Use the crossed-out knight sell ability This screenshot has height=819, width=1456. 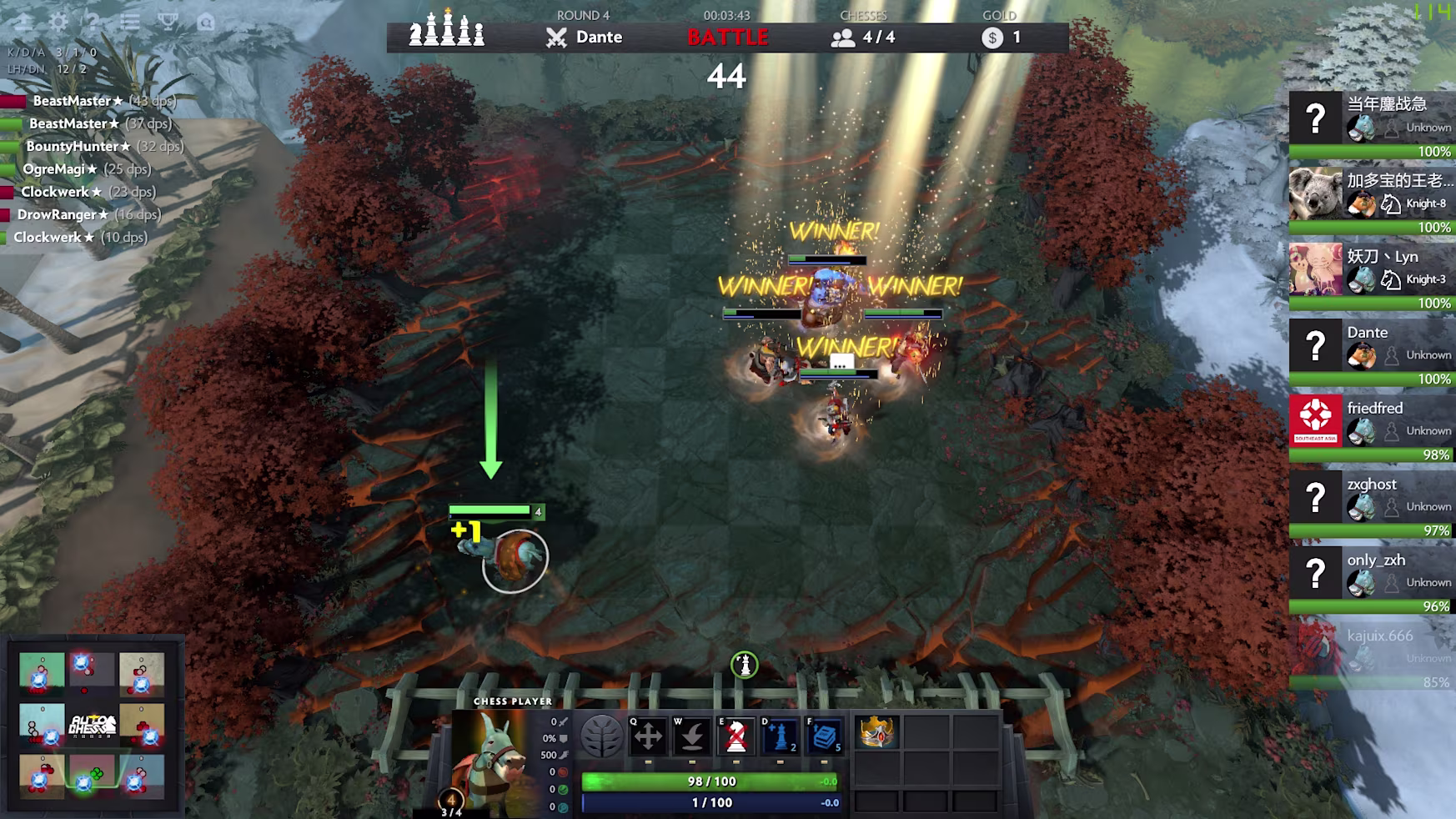click(x=736, y=736)
